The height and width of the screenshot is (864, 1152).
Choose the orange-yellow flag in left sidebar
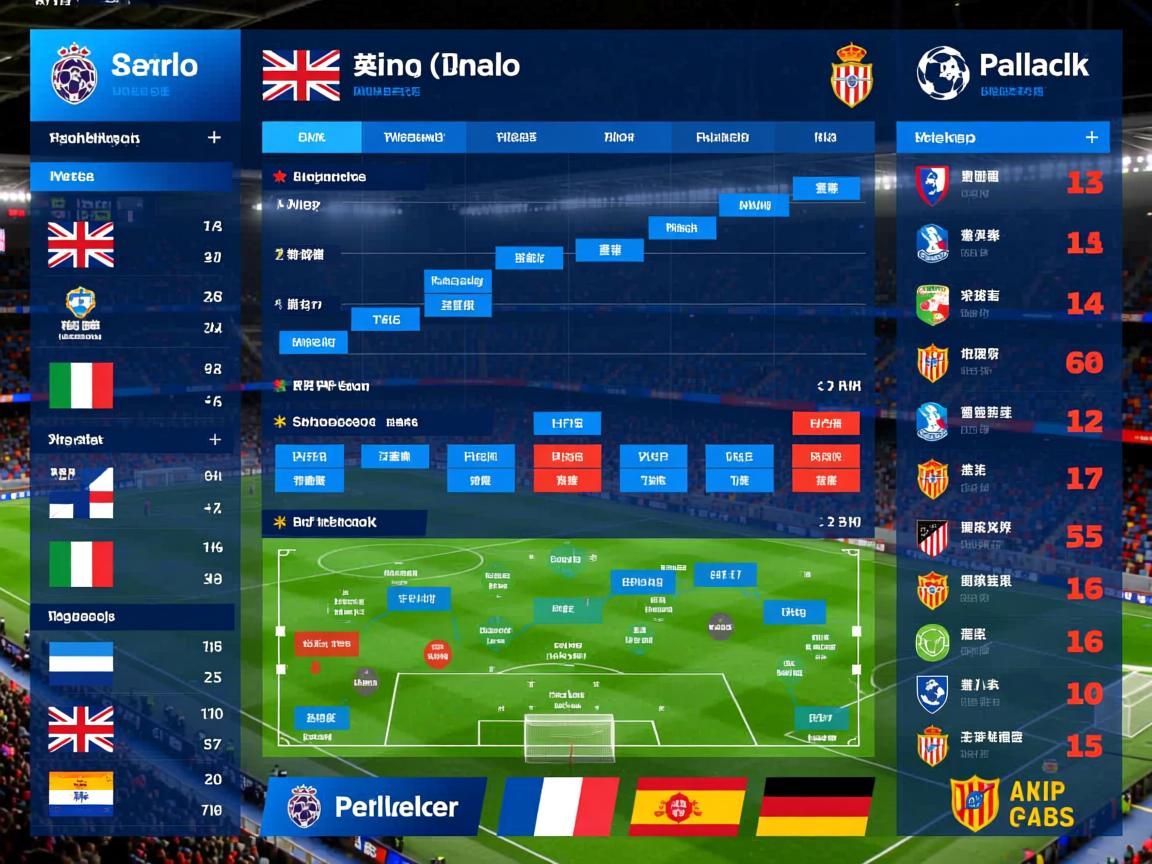81,794
